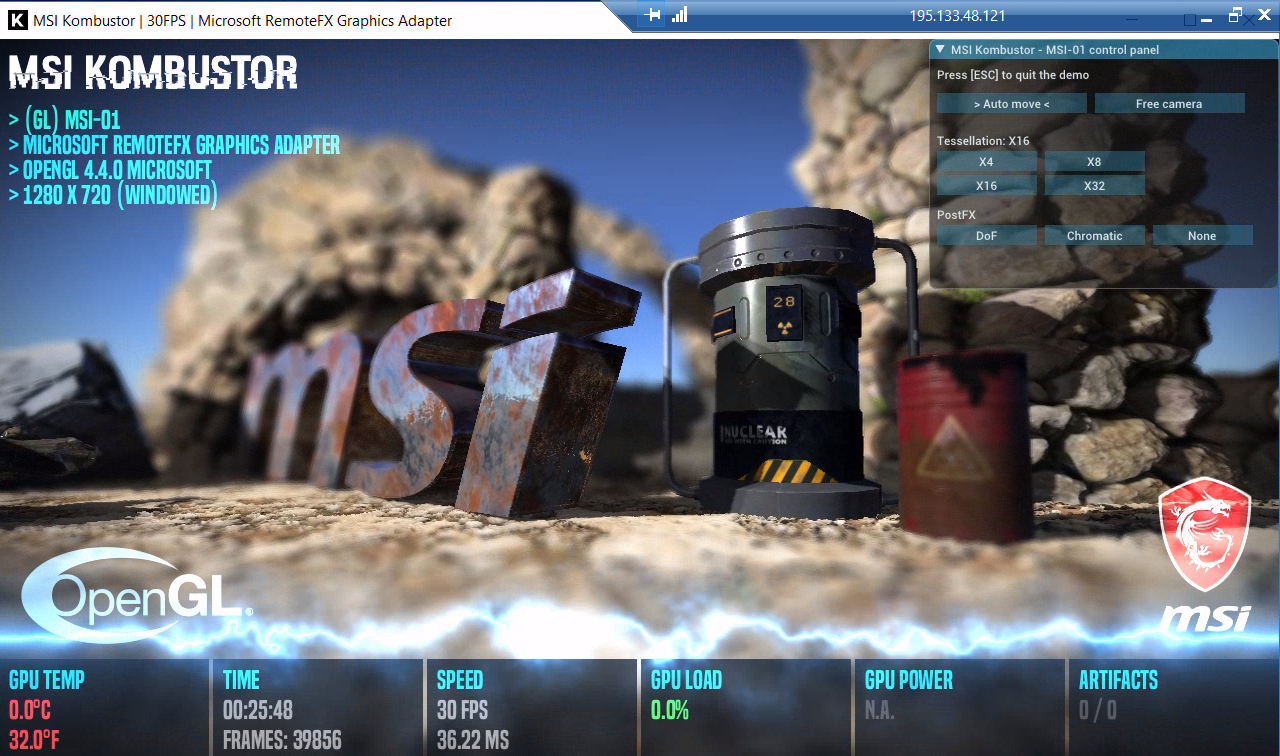Image resolution: width=1280 pixels, height=756 pixels.
Task: Select X16 tessellation level
Action: [x=986, y=186]
